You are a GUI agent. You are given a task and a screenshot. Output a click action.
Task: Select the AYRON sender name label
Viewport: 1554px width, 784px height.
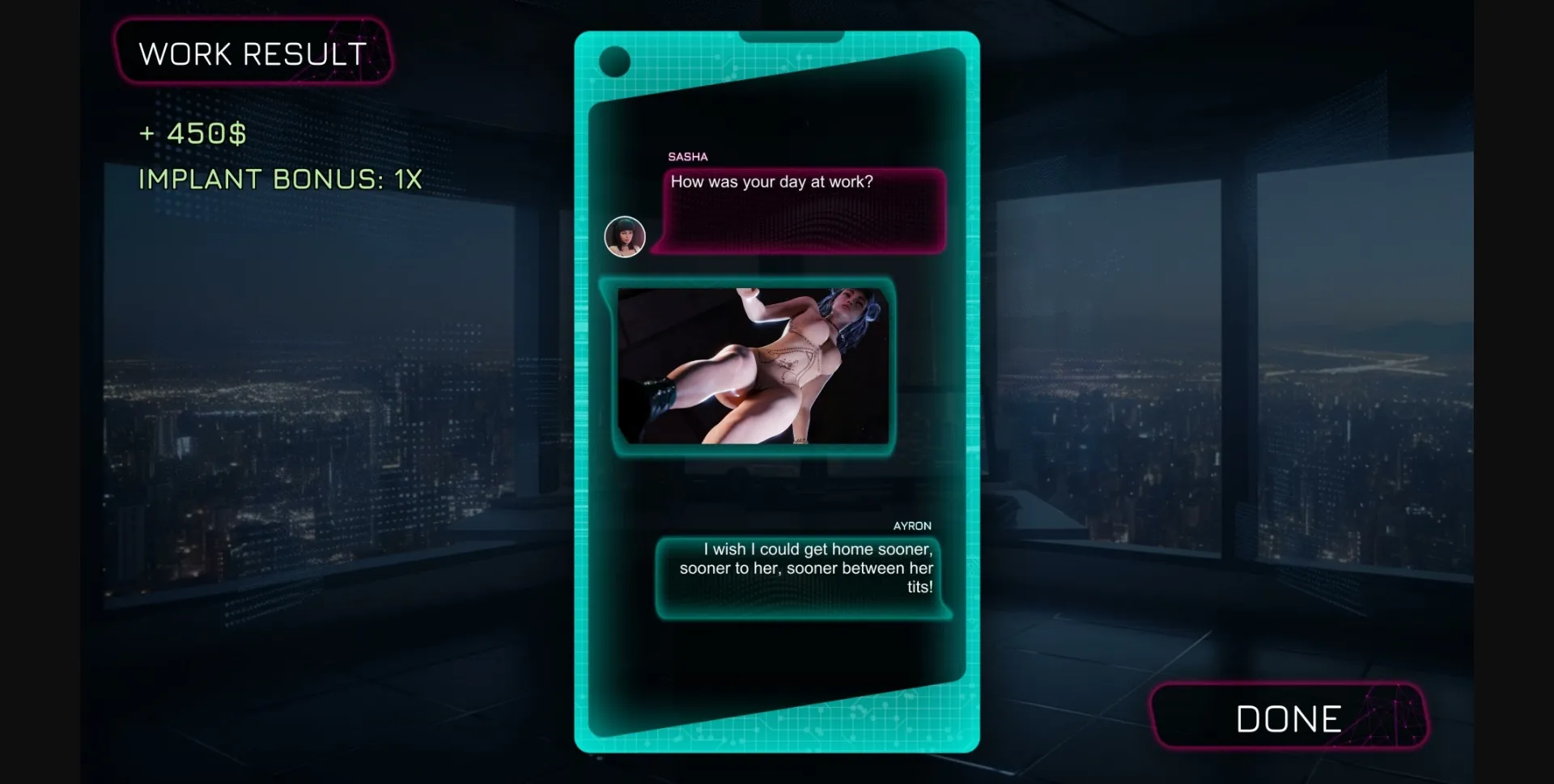pyautogui.click(x=912, y=525)
